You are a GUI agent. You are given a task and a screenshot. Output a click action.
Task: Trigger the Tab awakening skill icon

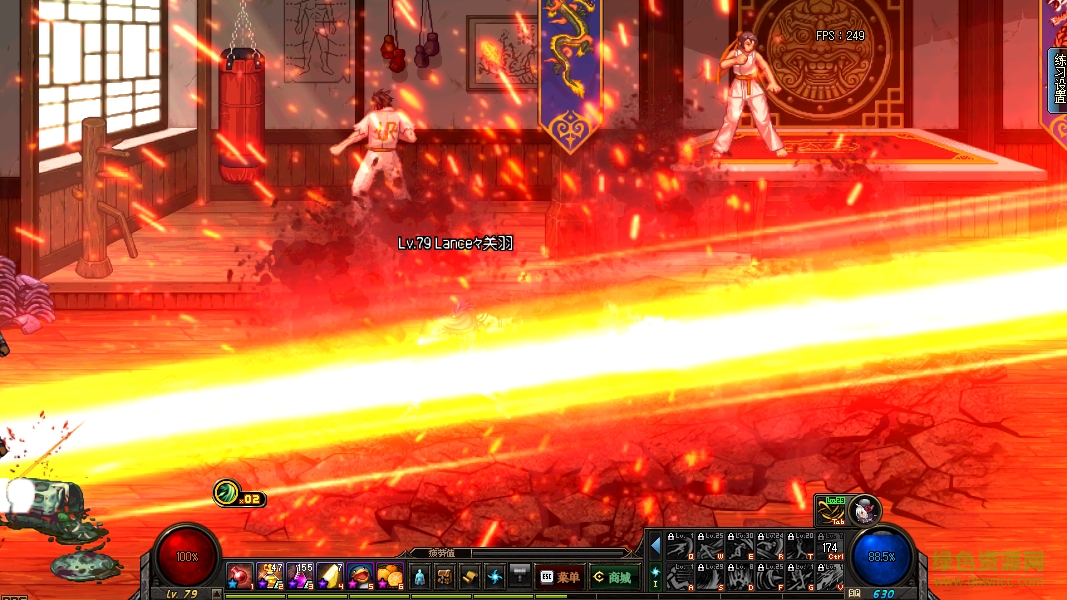point(830,510)
